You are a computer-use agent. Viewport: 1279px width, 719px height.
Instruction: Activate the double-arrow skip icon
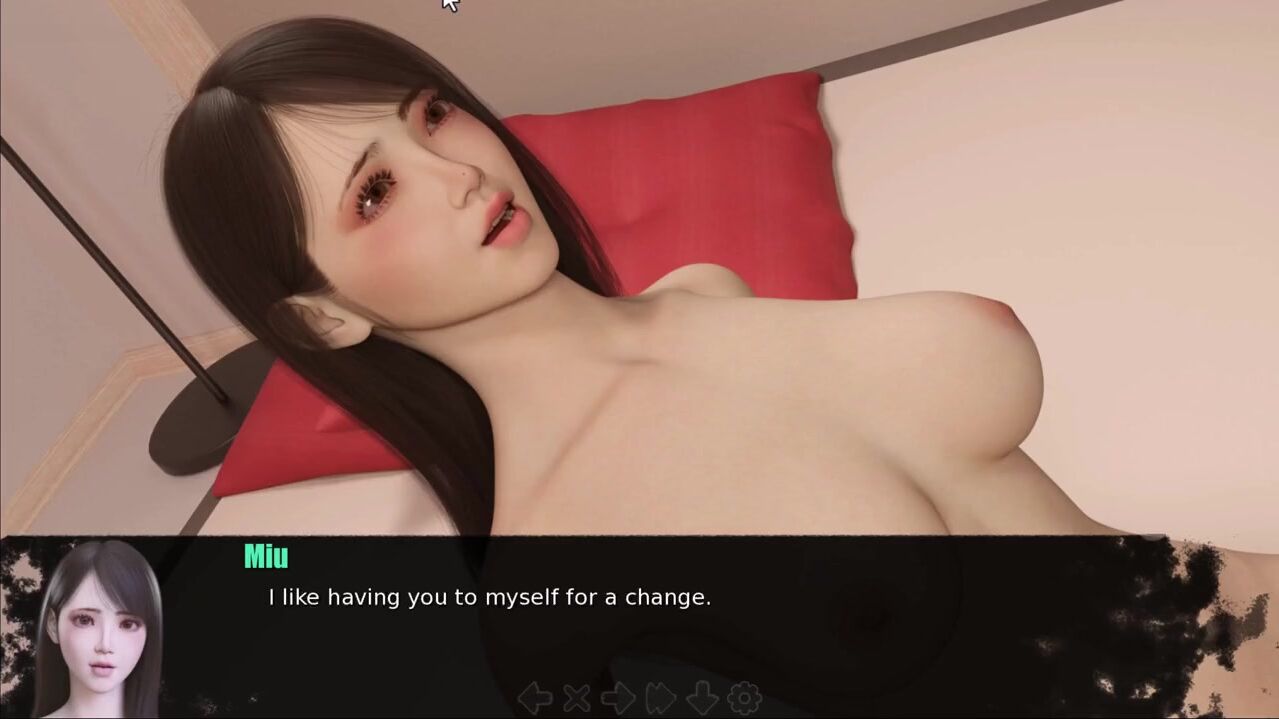point(659,697)
